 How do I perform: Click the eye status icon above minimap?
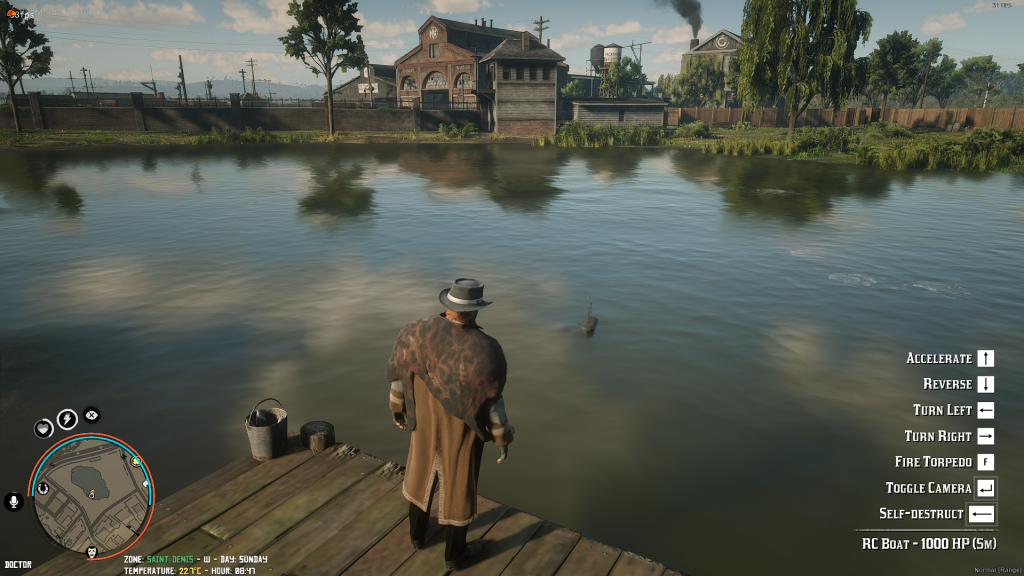pyautogui.click(x=91, y=415)
